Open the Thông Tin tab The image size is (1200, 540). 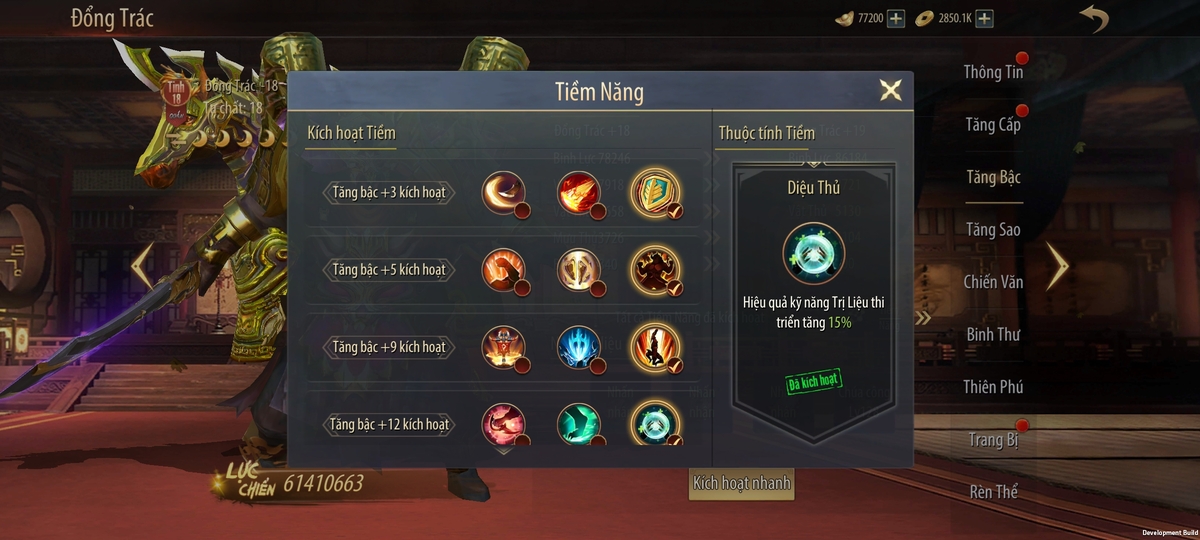[993, 72]
